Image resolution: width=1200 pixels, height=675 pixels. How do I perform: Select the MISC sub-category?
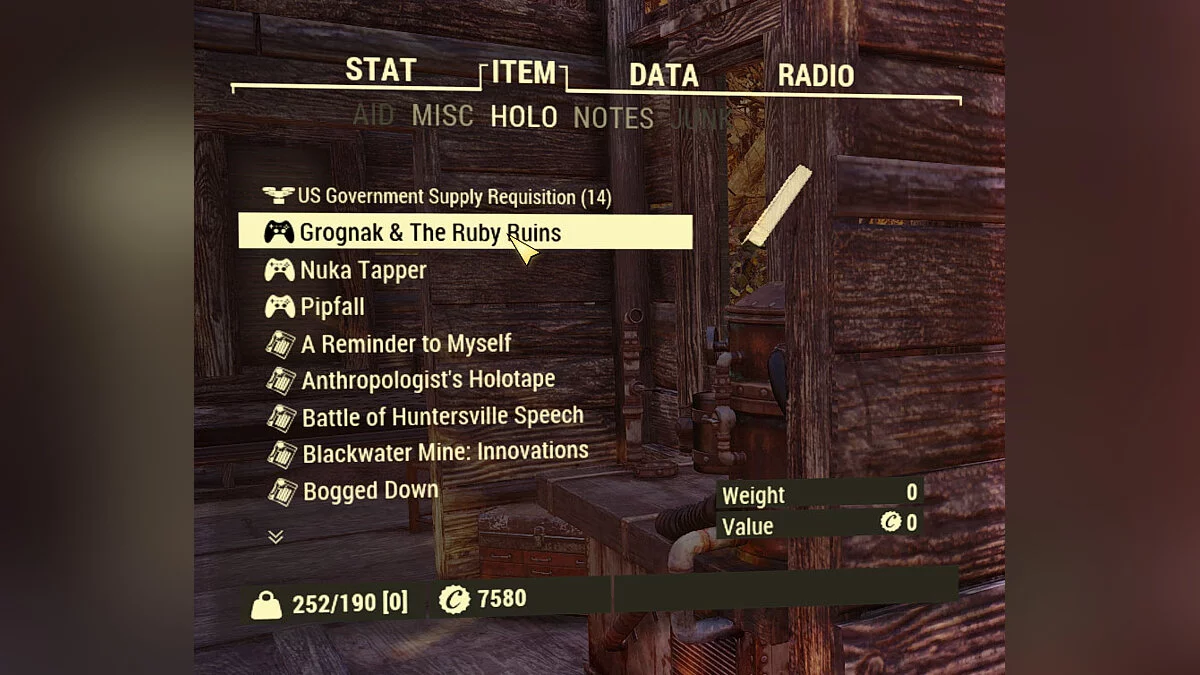442,116
